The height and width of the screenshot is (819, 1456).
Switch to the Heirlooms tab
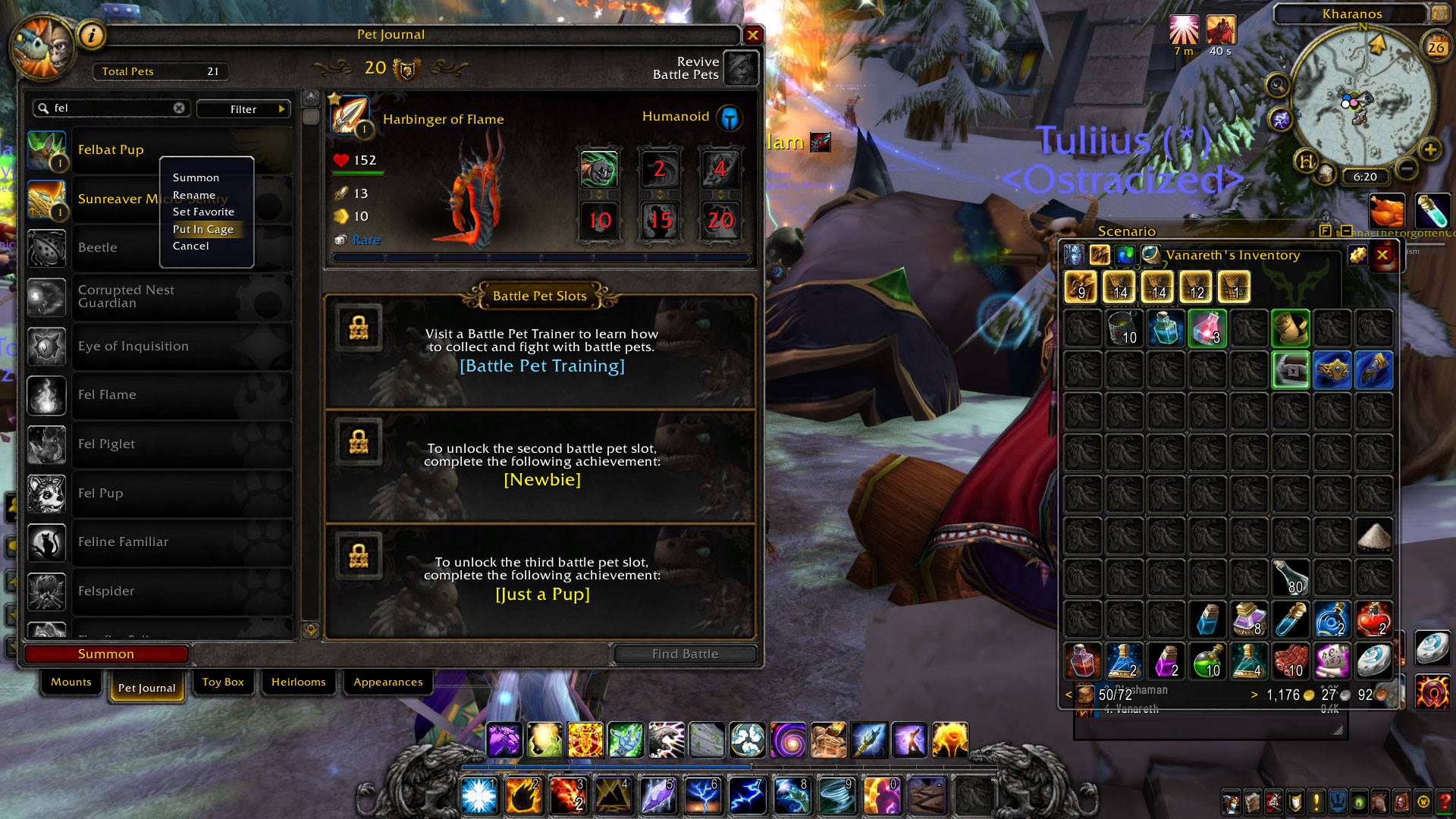(298, 682)
